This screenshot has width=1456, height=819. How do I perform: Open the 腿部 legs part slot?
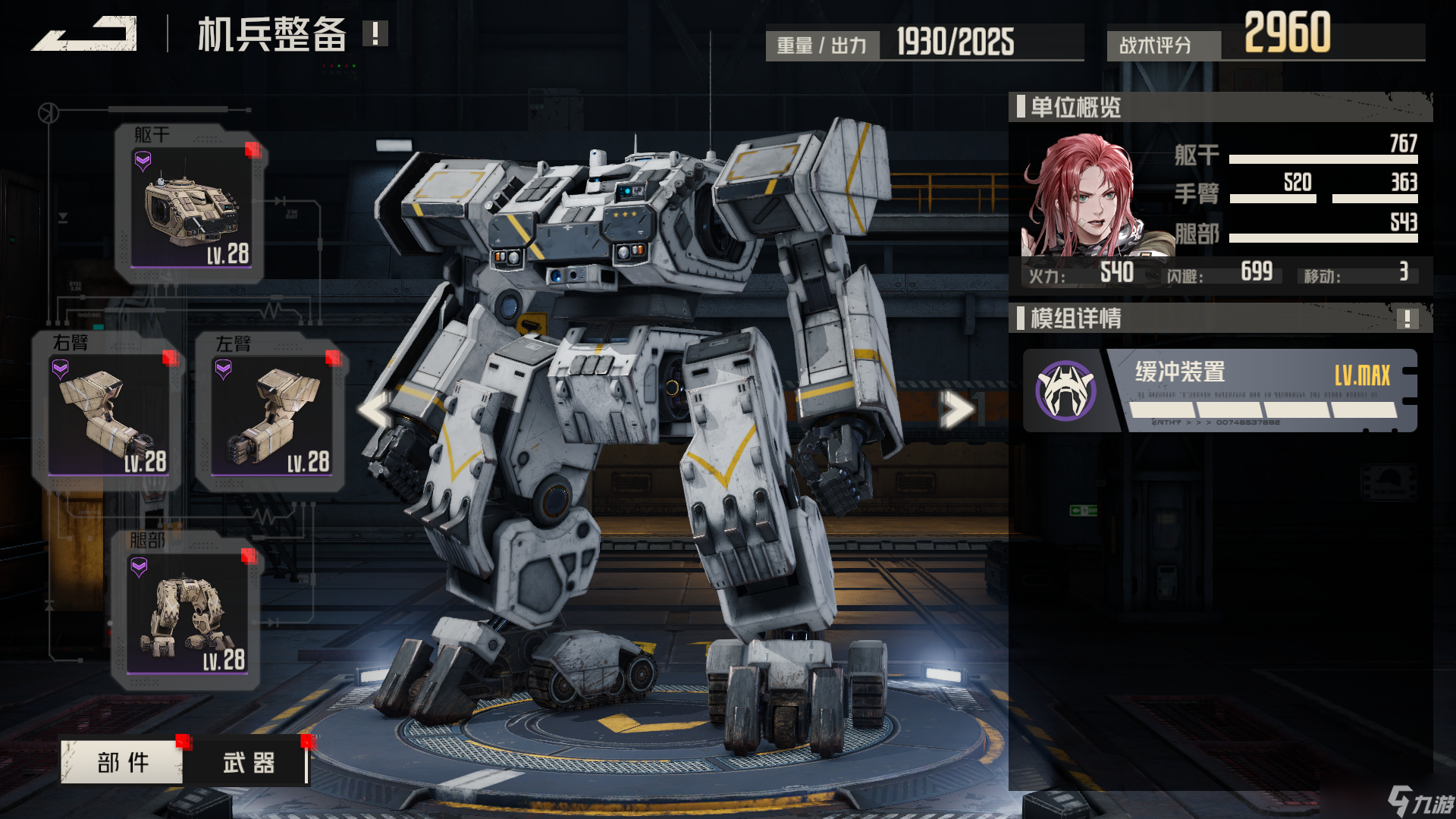click(x=187, y=611)
